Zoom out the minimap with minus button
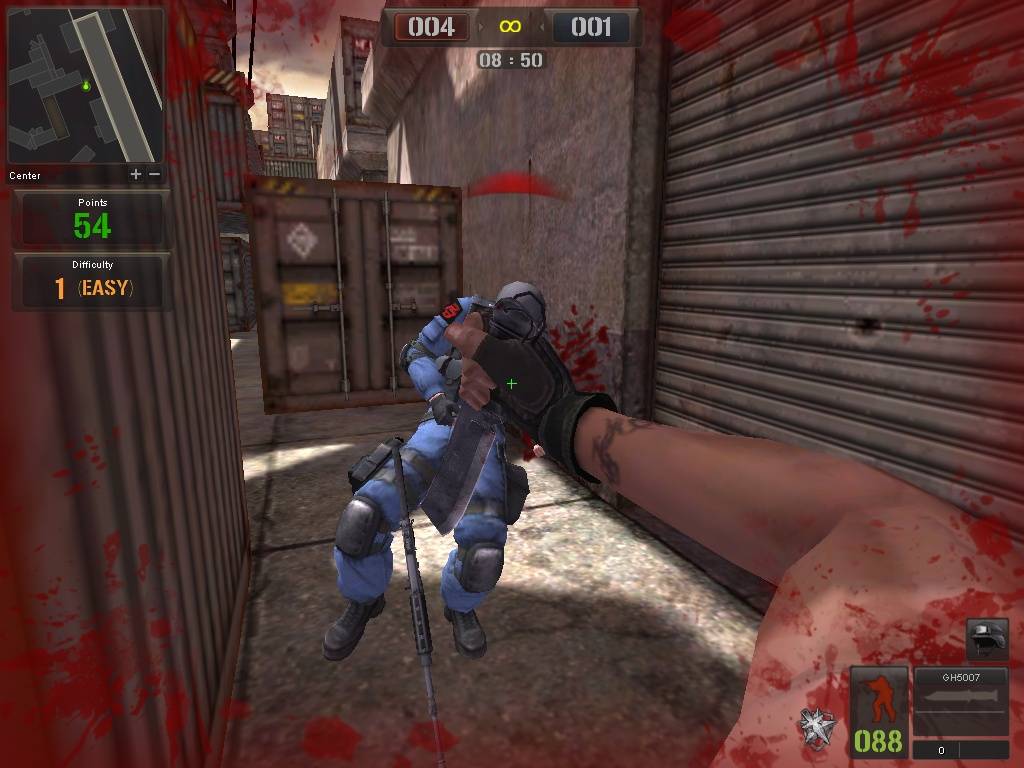1024x768 pixels. (154, 174)
